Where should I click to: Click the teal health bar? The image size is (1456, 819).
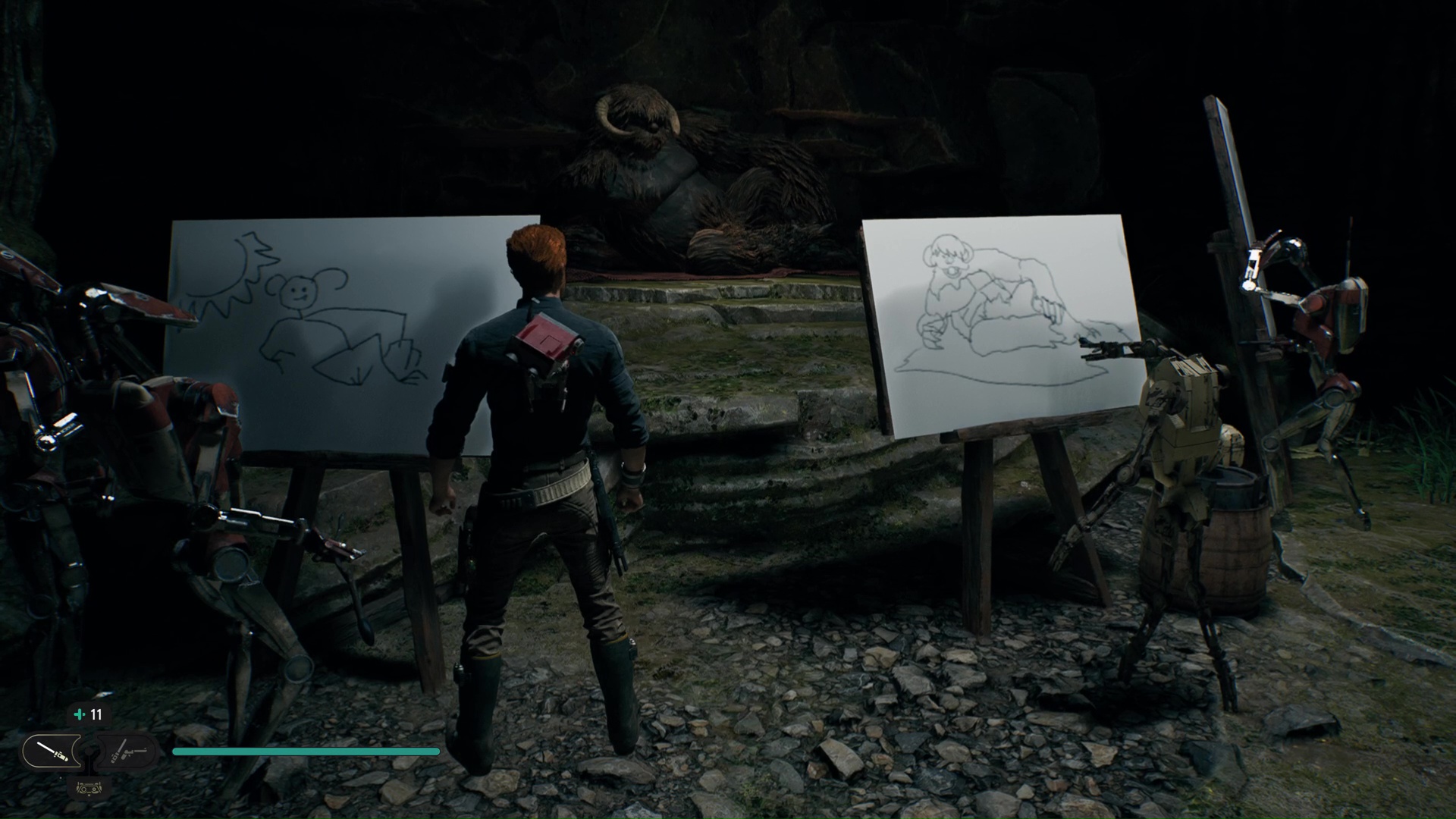(x=303, y=751)
